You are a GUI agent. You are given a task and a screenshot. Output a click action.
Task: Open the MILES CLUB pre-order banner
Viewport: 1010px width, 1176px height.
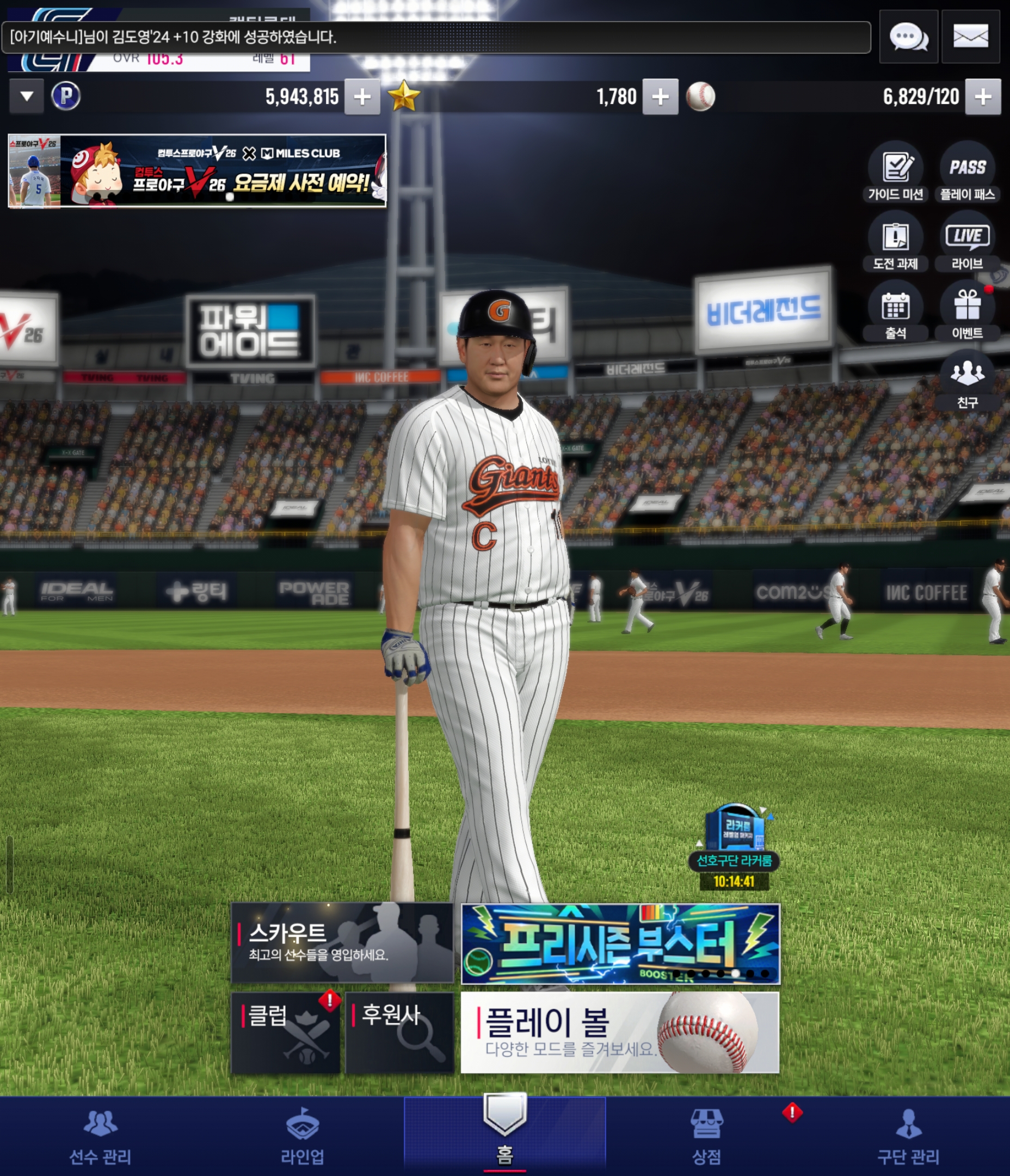click(x=197, y=171)
